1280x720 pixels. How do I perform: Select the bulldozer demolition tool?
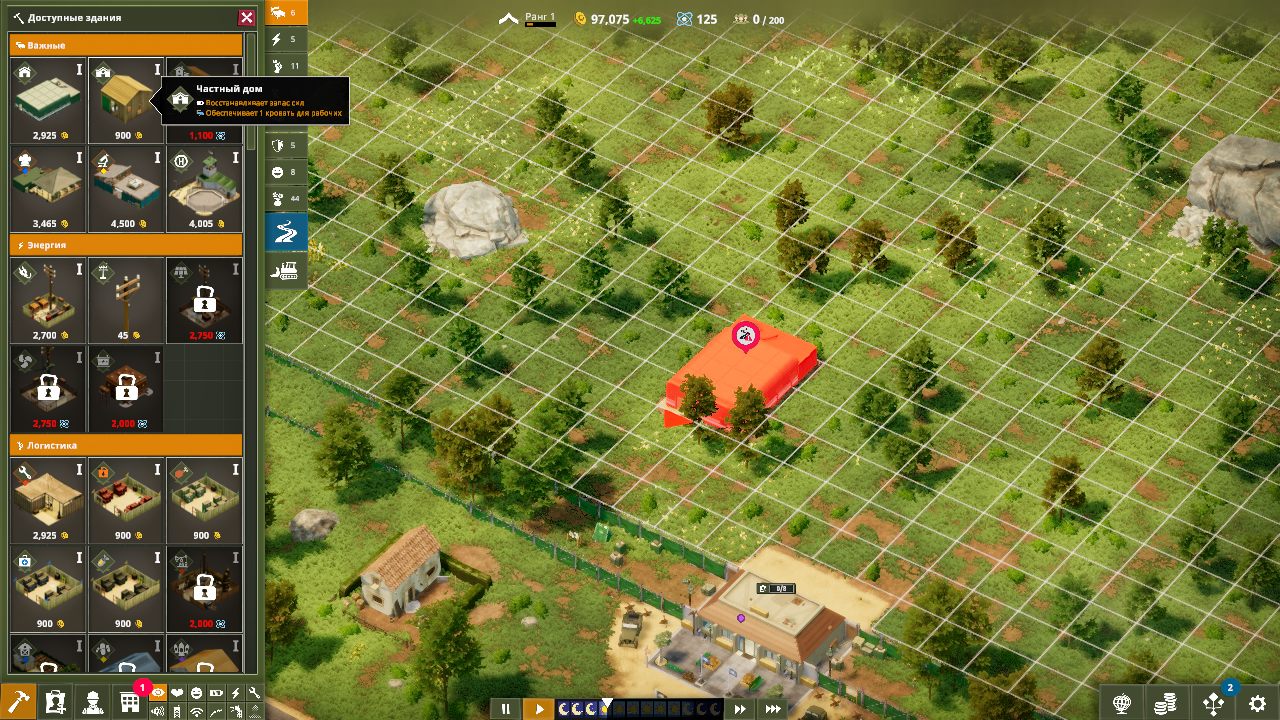285,270
